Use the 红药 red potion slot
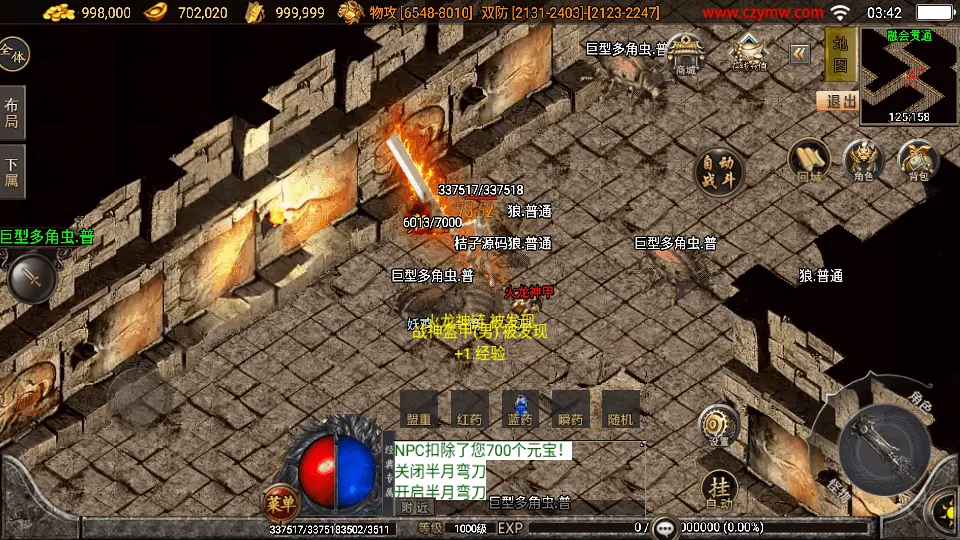The width and height of the screenshot is (960, 540). coord(470,409)
